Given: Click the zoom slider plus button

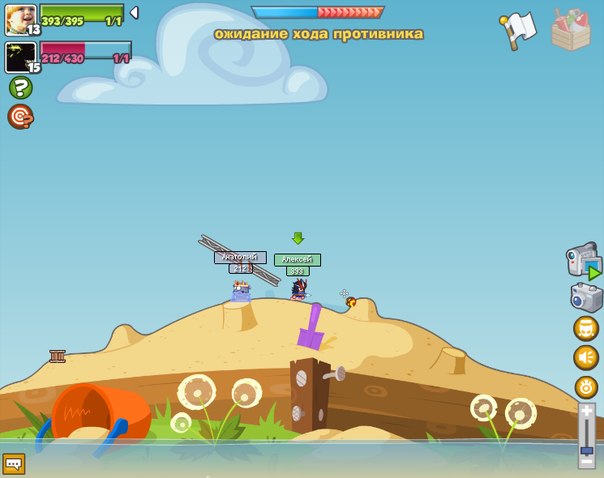Looking at the screenshot, I should click(587, 411).
